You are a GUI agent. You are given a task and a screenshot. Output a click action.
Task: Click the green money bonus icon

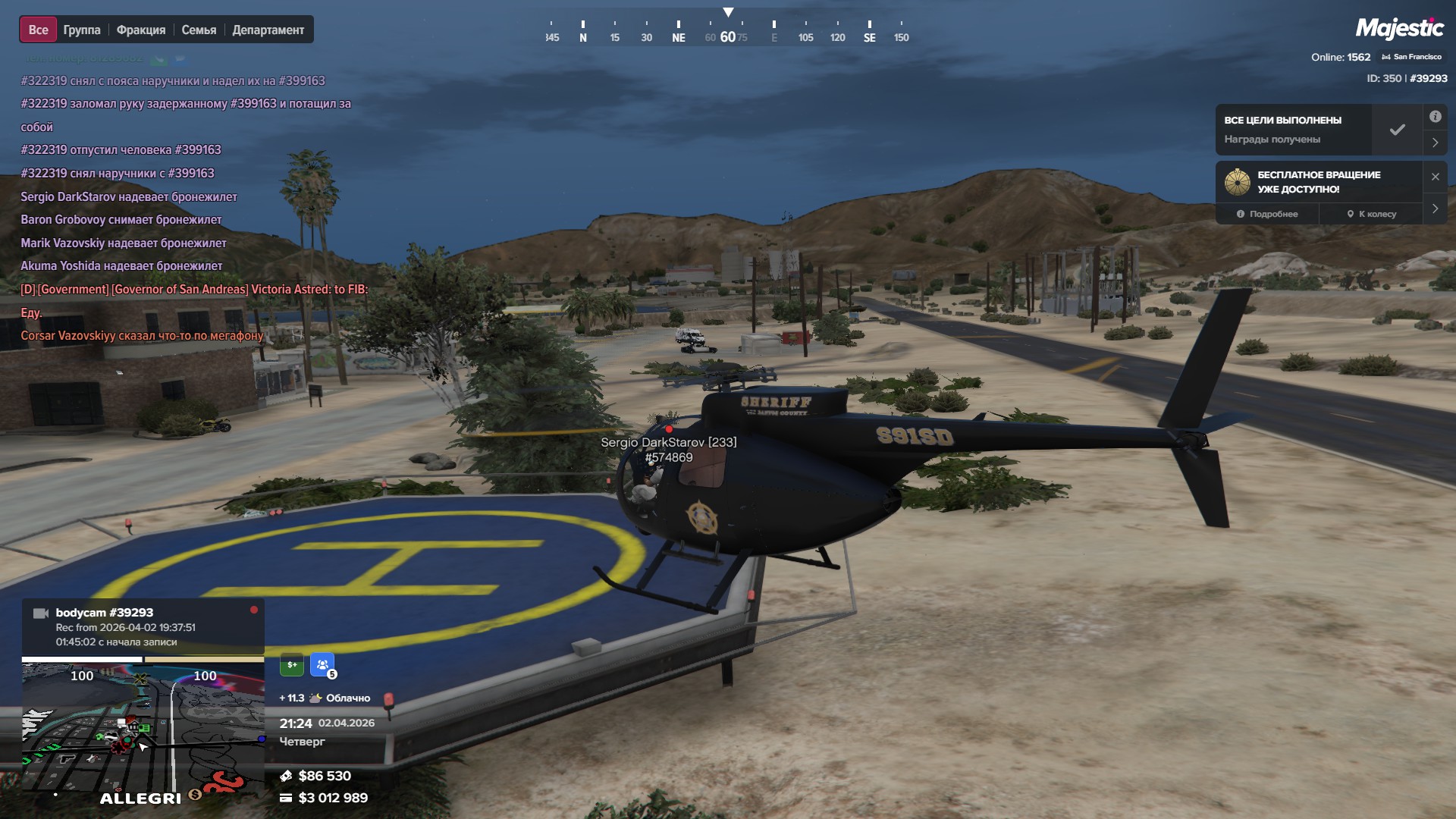tap(292, 664)
